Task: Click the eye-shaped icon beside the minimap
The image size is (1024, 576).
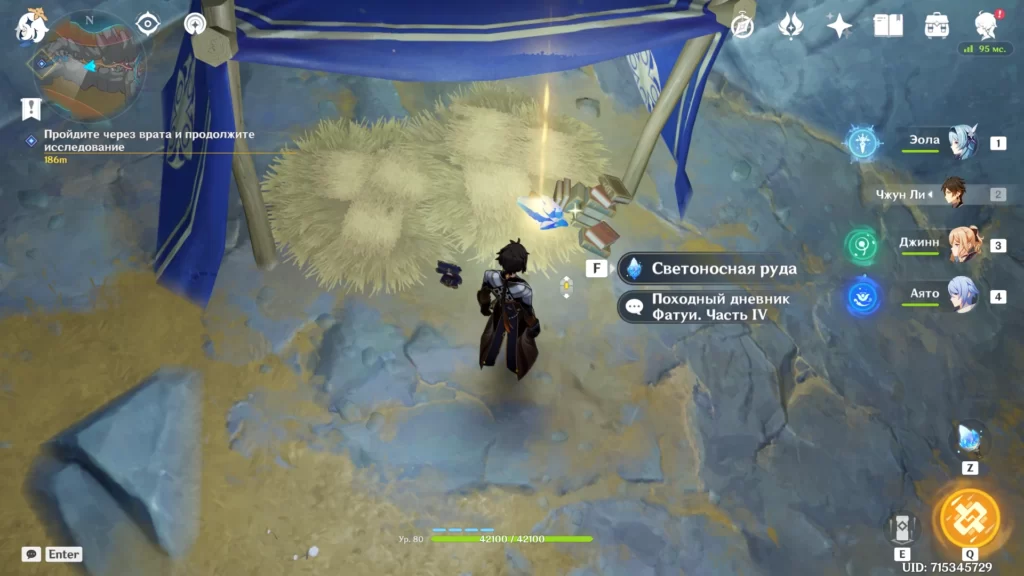Action: click(149, 24)
